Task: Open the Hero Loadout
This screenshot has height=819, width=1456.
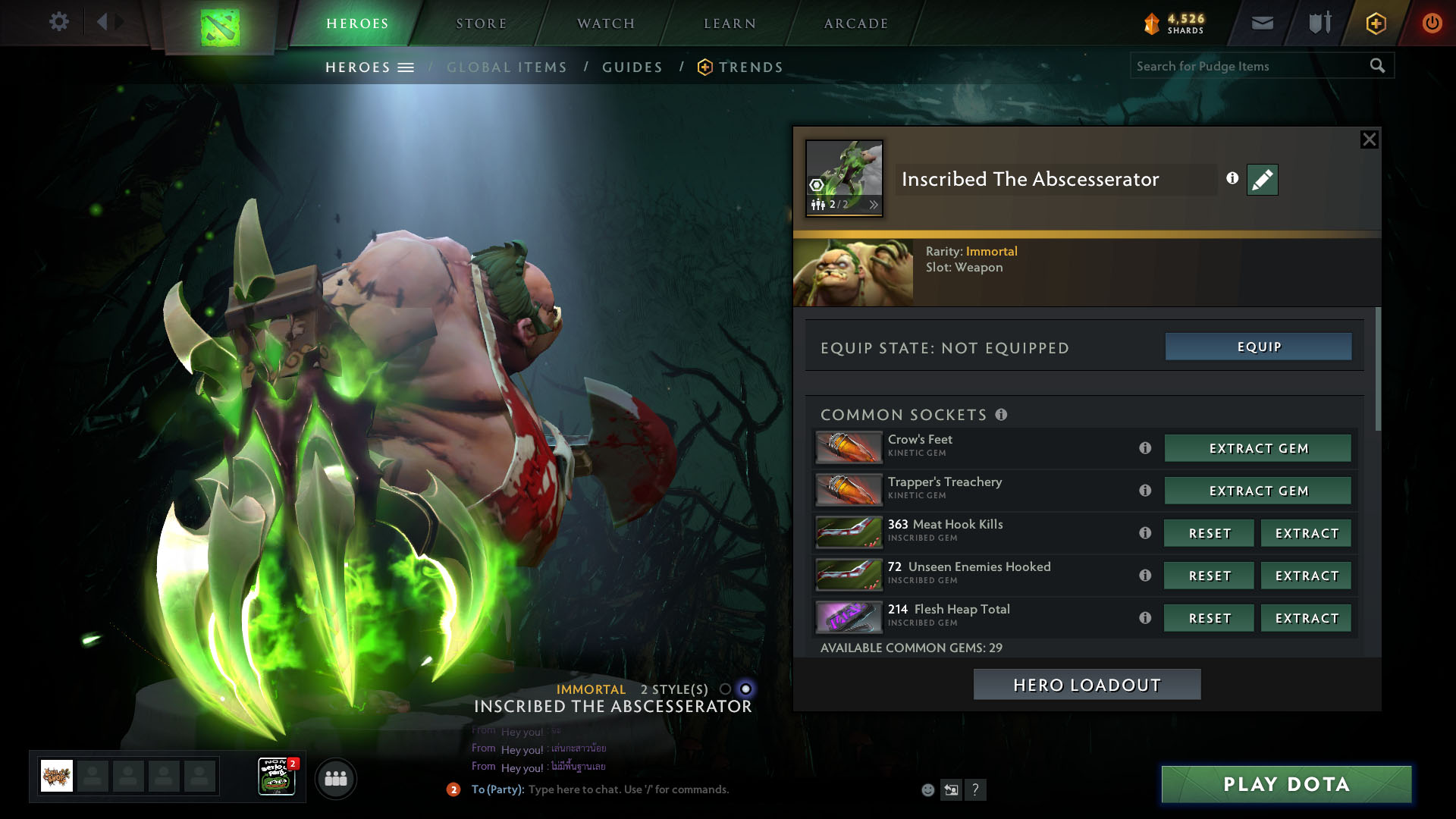Action: pos(1087,685)
